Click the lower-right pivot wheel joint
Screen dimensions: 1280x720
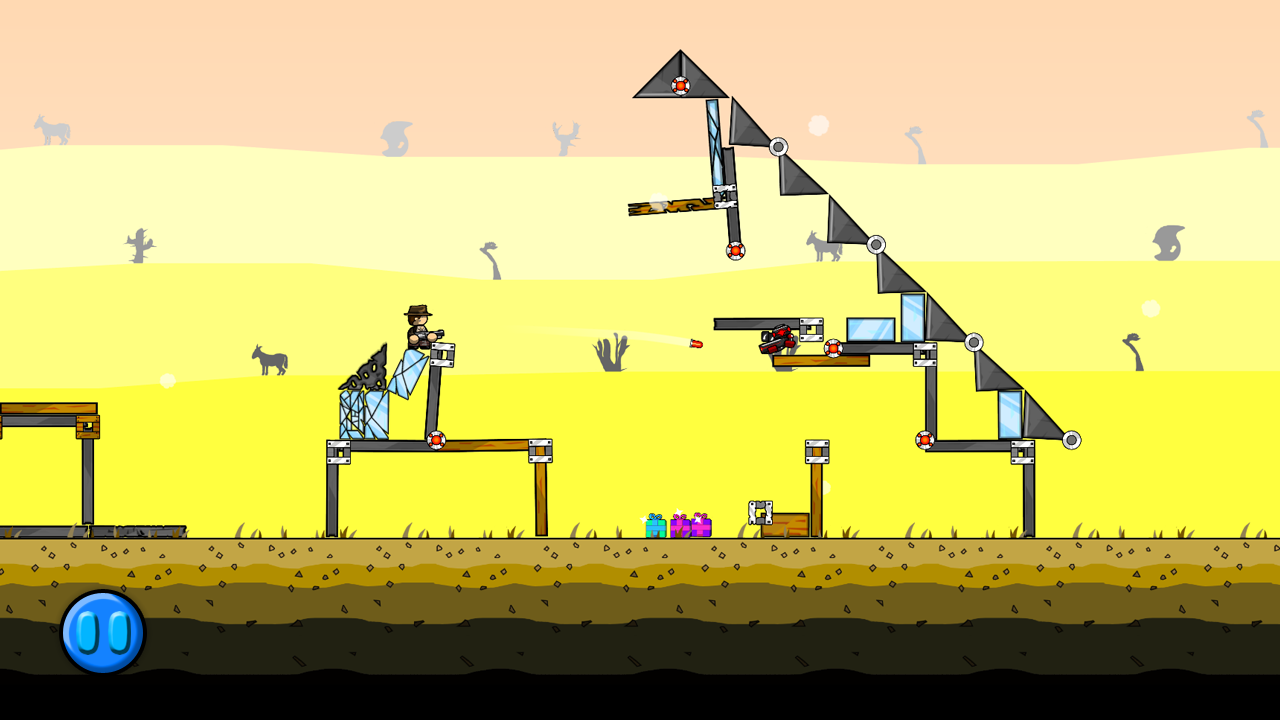pos(1072,438)
